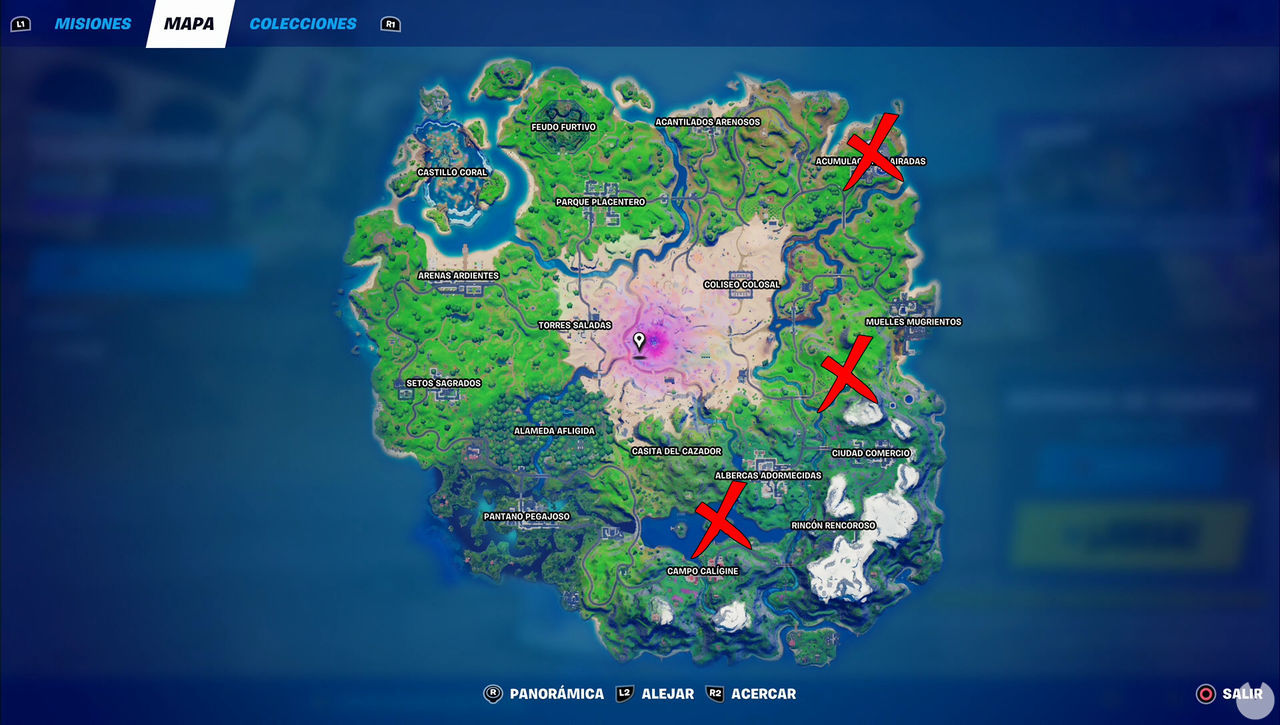1280x725 pixels.
Task: Click the R panoramic camera button icon
Action: [x=492, y=693]
